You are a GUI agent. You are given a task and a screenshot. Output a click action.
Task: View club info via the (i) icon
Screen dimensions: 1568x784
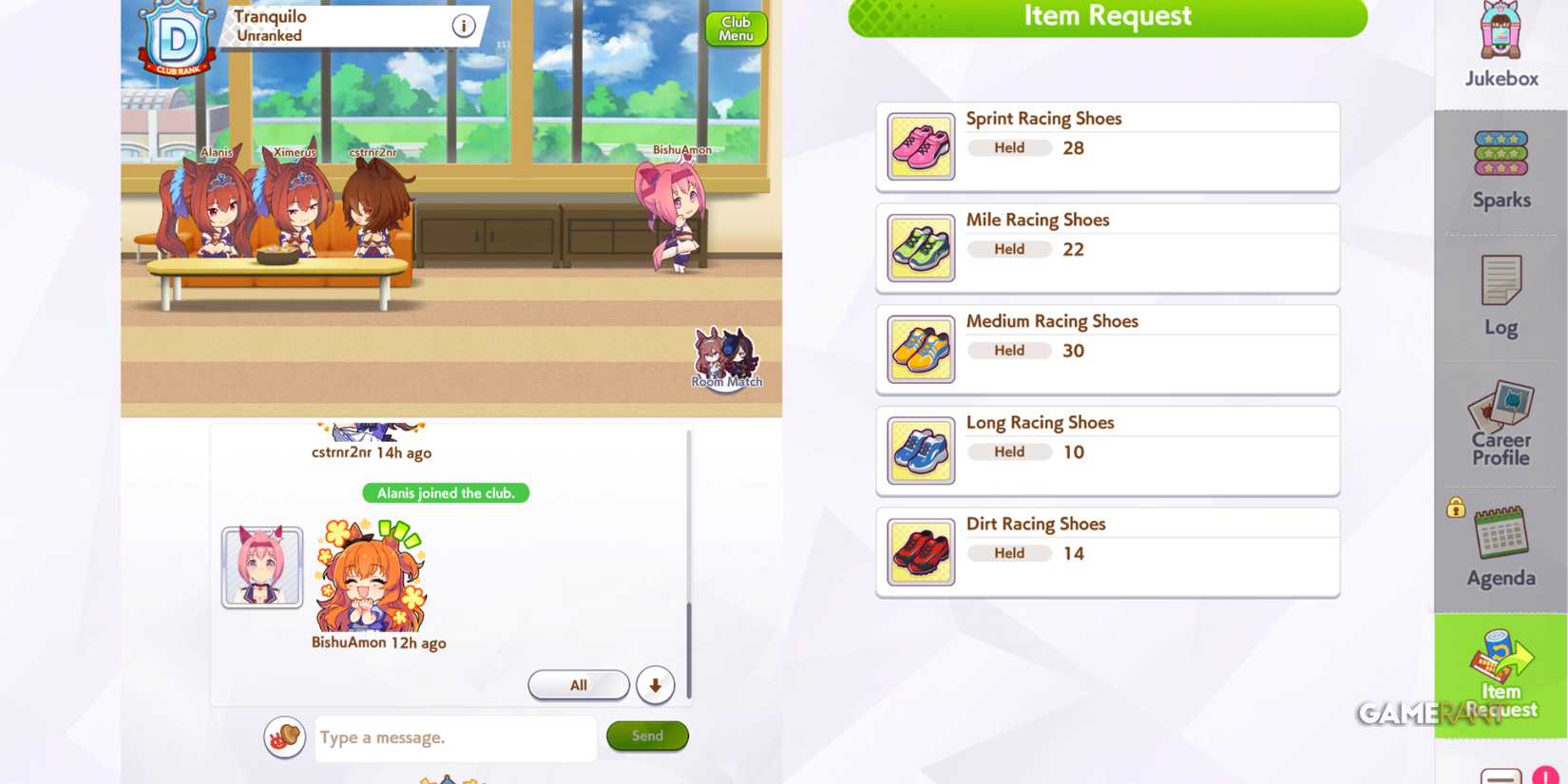pos(463,25)
